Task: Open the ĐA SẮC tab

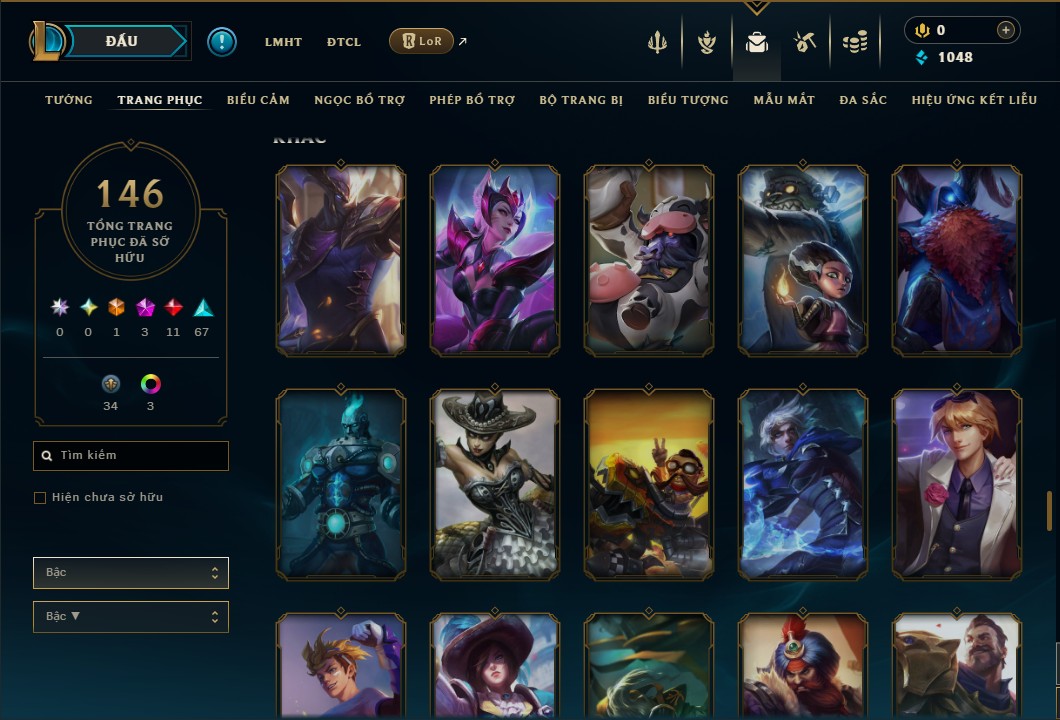Action: point(863,100)
